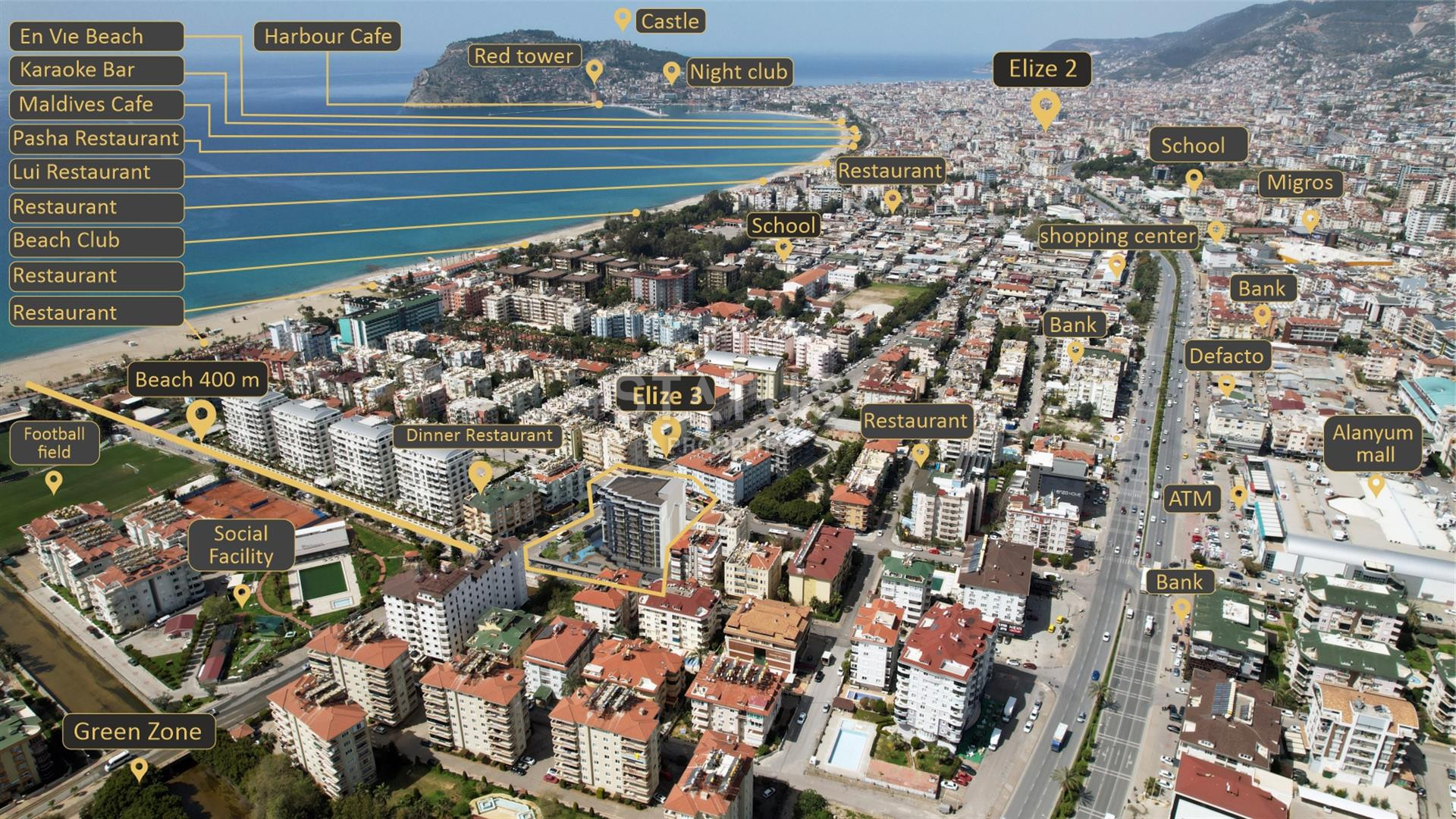Select the Elize 2 location label
The width and height of the screenshot is (1456, 819).
coord(1043,70)
